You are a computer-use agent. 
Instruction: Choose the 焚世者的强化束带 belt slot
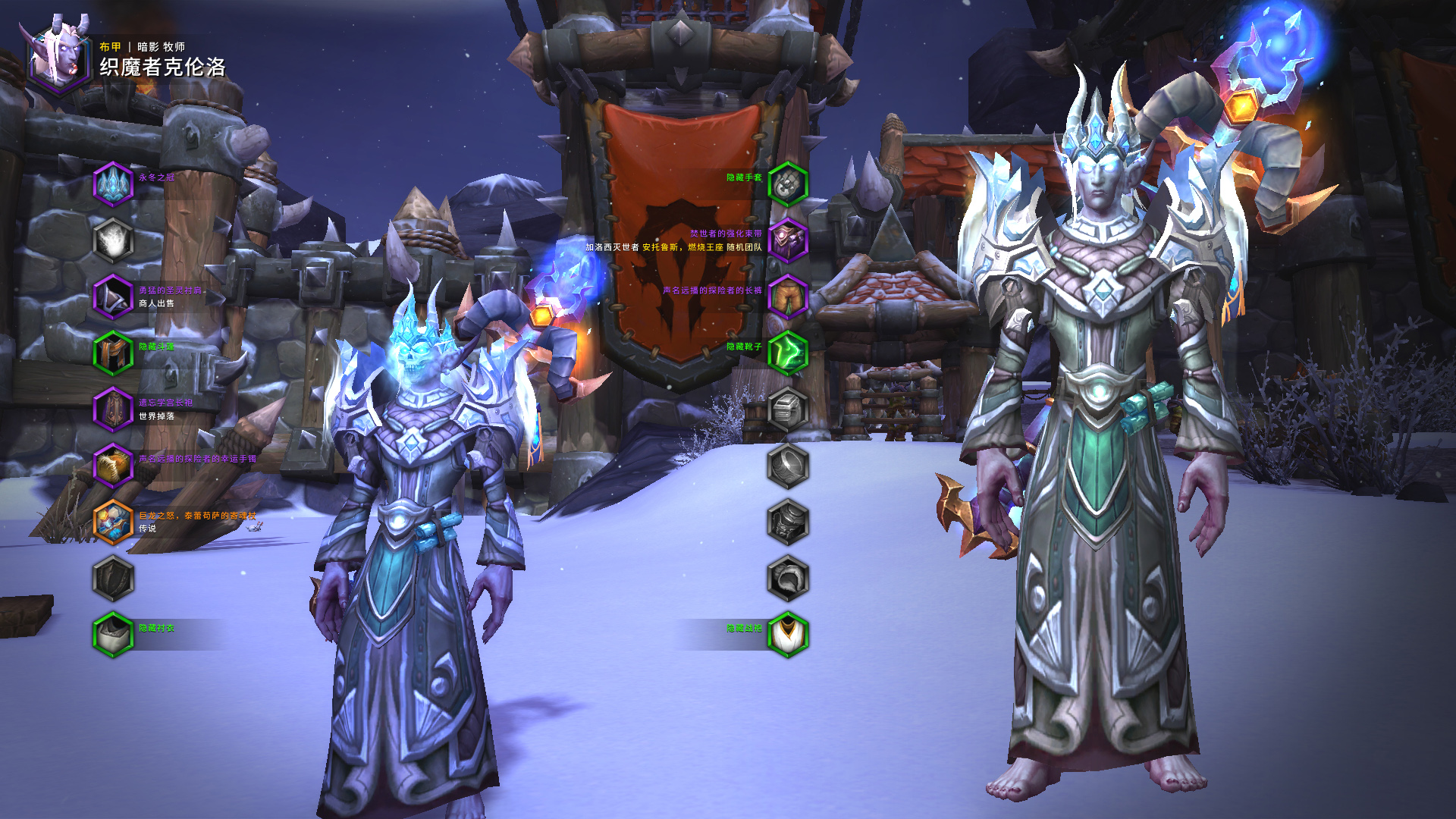click(788, 240)
